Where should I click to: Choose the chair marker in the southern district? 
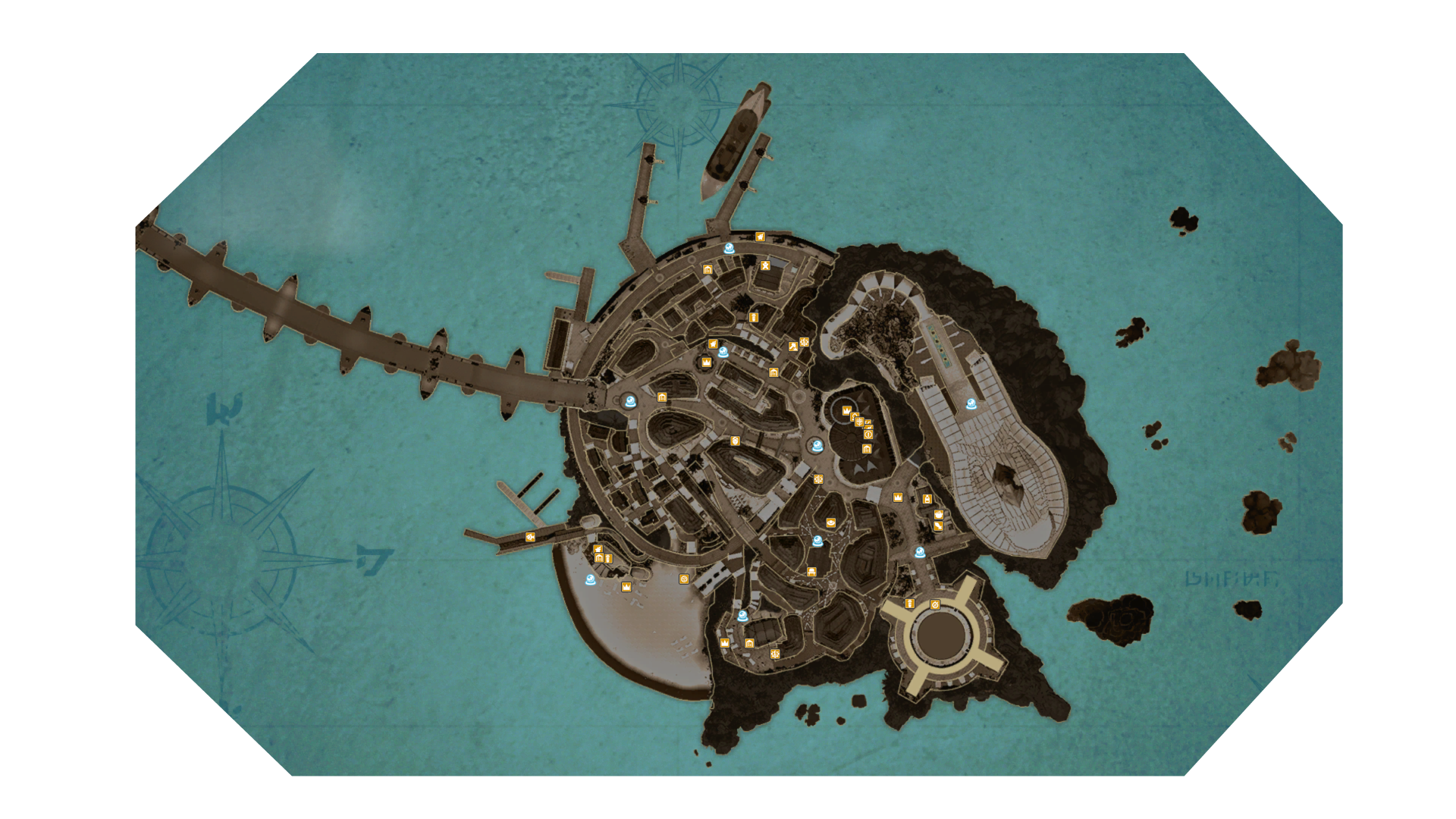pos(811,572)
